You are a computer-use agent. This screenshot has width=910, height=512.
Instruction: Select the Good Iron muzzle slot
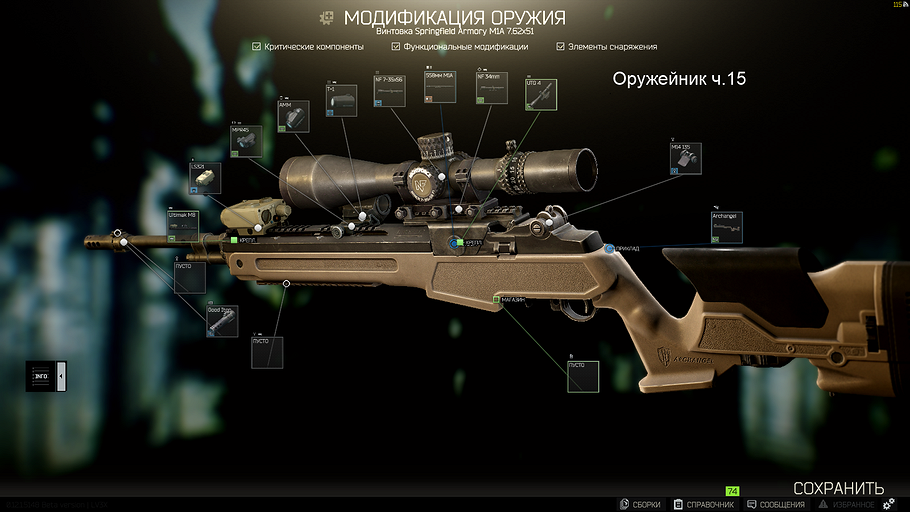[x=221, y=321]
